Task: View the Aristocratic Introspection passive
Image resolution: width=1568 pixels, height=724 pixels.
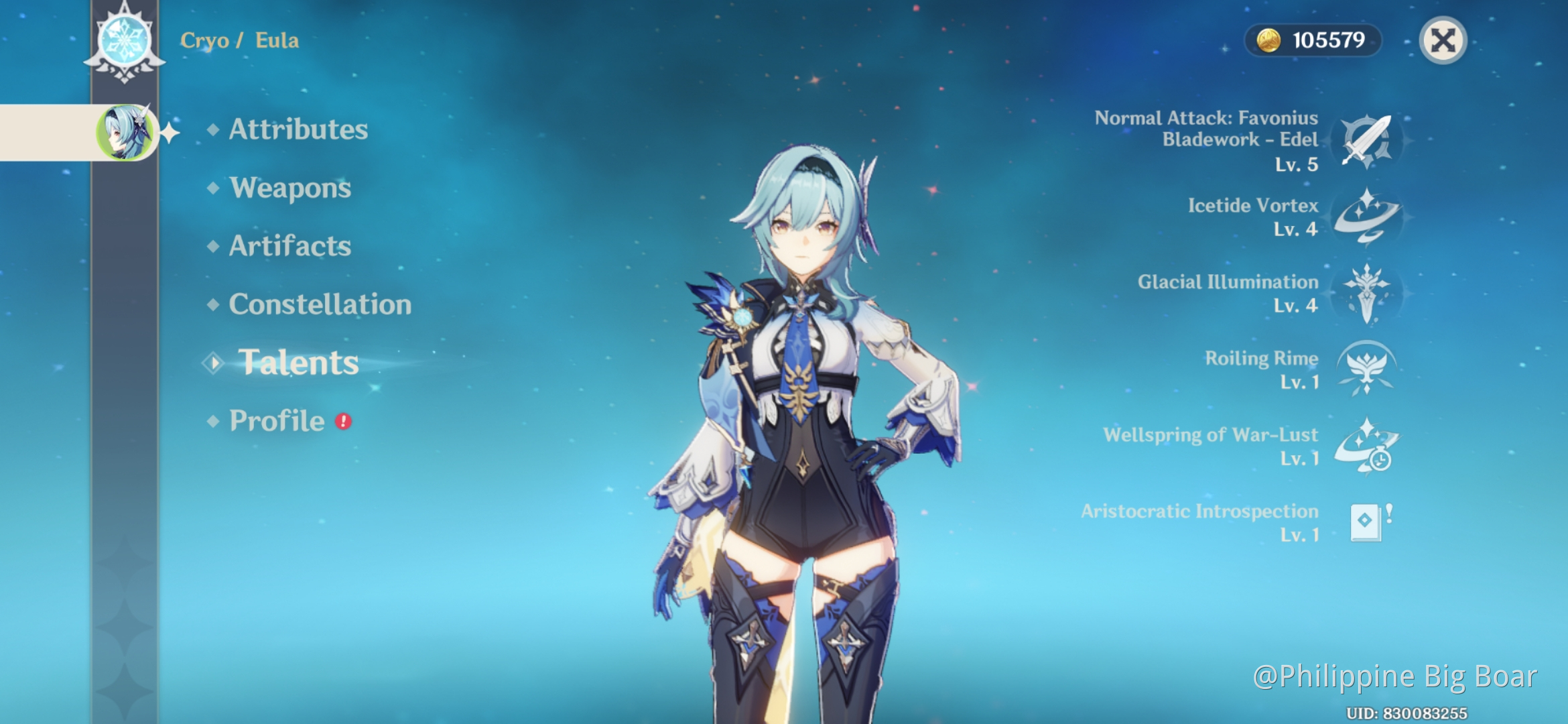Action: point(1367,522)
